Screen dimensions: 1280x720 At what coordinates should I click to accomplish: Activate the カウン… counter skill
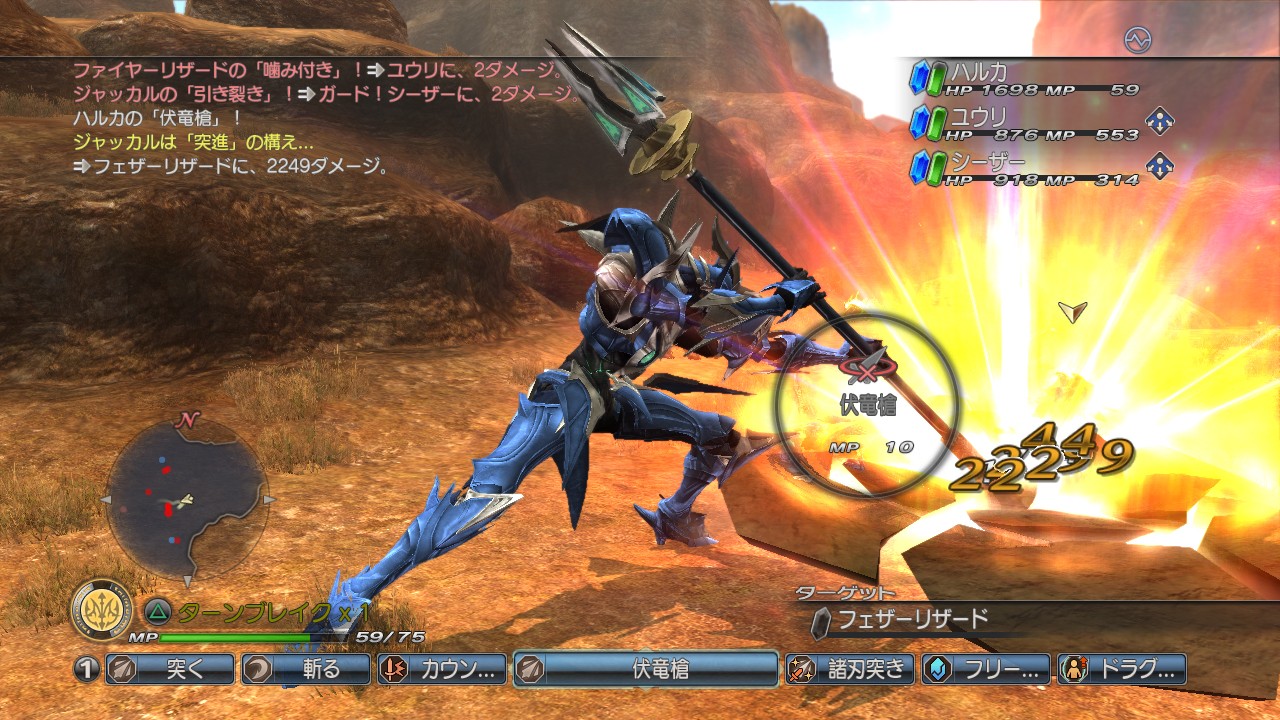441,669
